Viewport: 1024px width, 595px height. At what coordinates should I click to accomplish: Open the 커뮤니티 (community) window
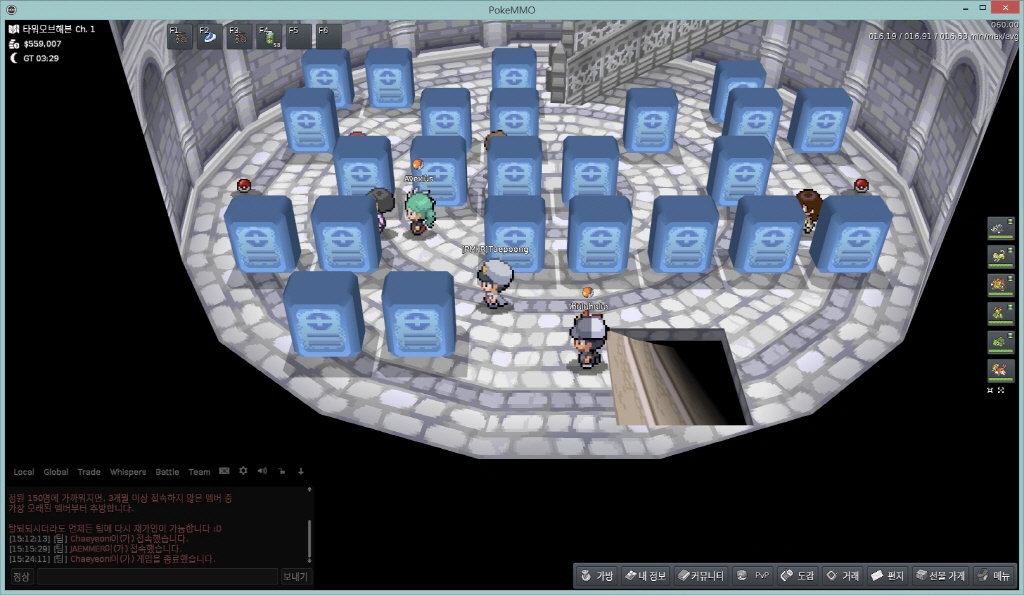pyautogui.click(x=700, y=576)
